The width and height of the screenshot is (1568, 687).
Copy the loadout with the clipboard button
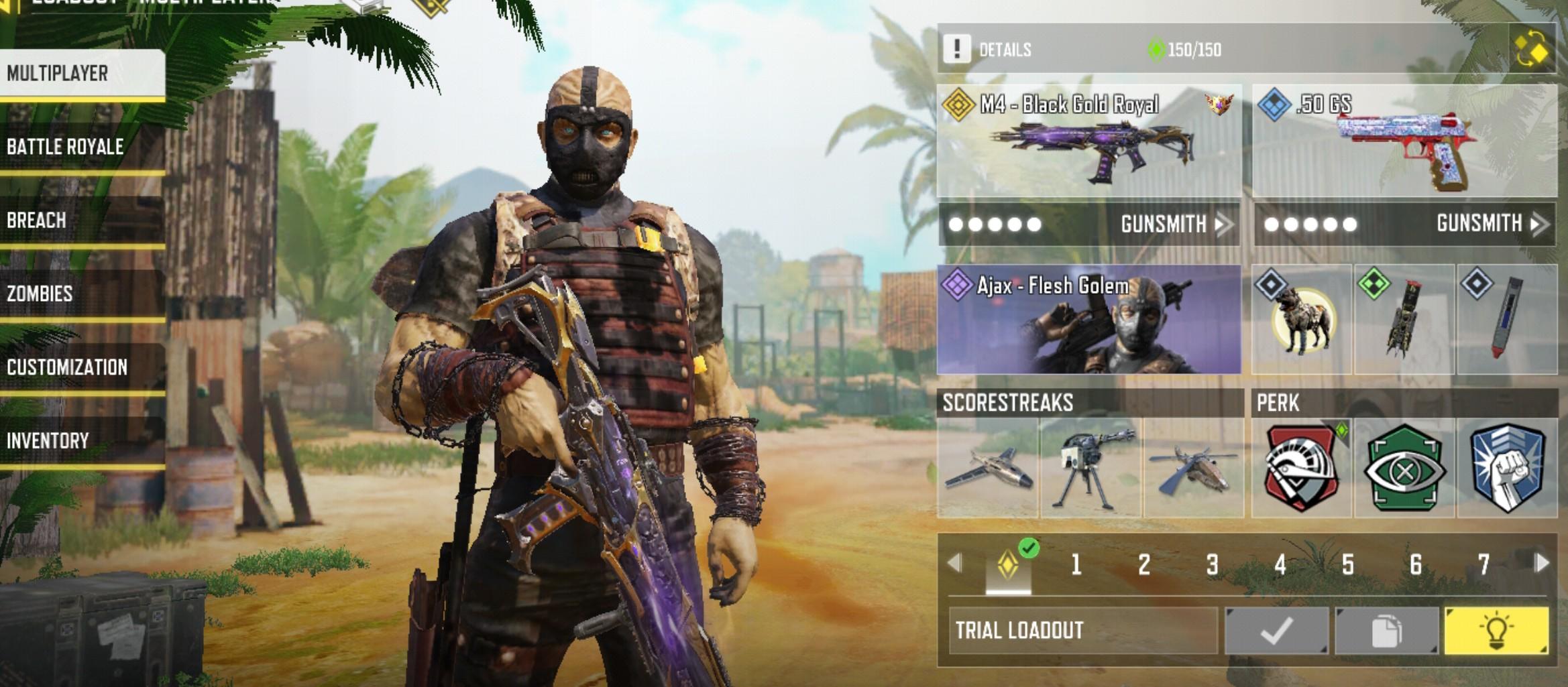(x=1386, y=630)
